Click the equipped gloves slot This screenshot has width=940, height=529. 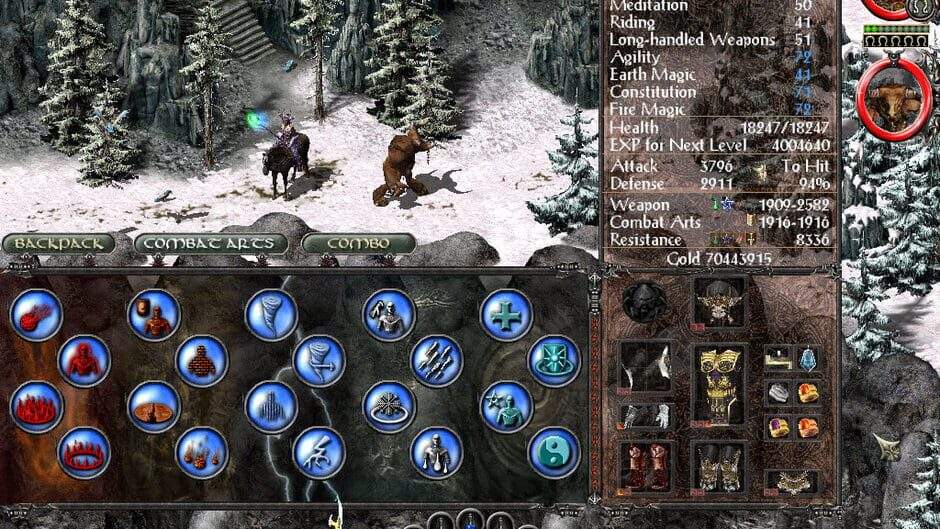[644, 415]
